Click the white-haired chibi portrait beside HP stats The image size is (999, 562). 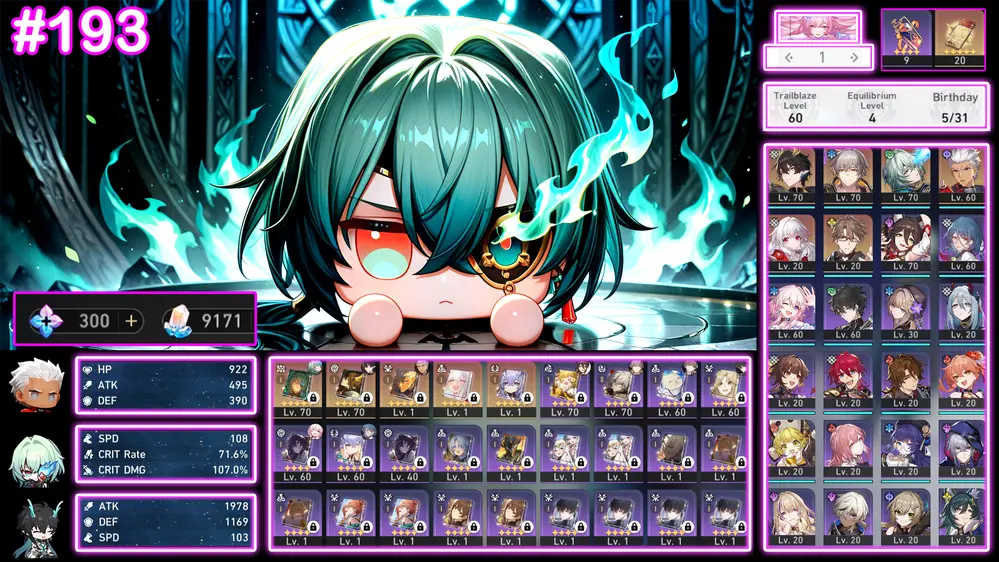coord(36,383)
